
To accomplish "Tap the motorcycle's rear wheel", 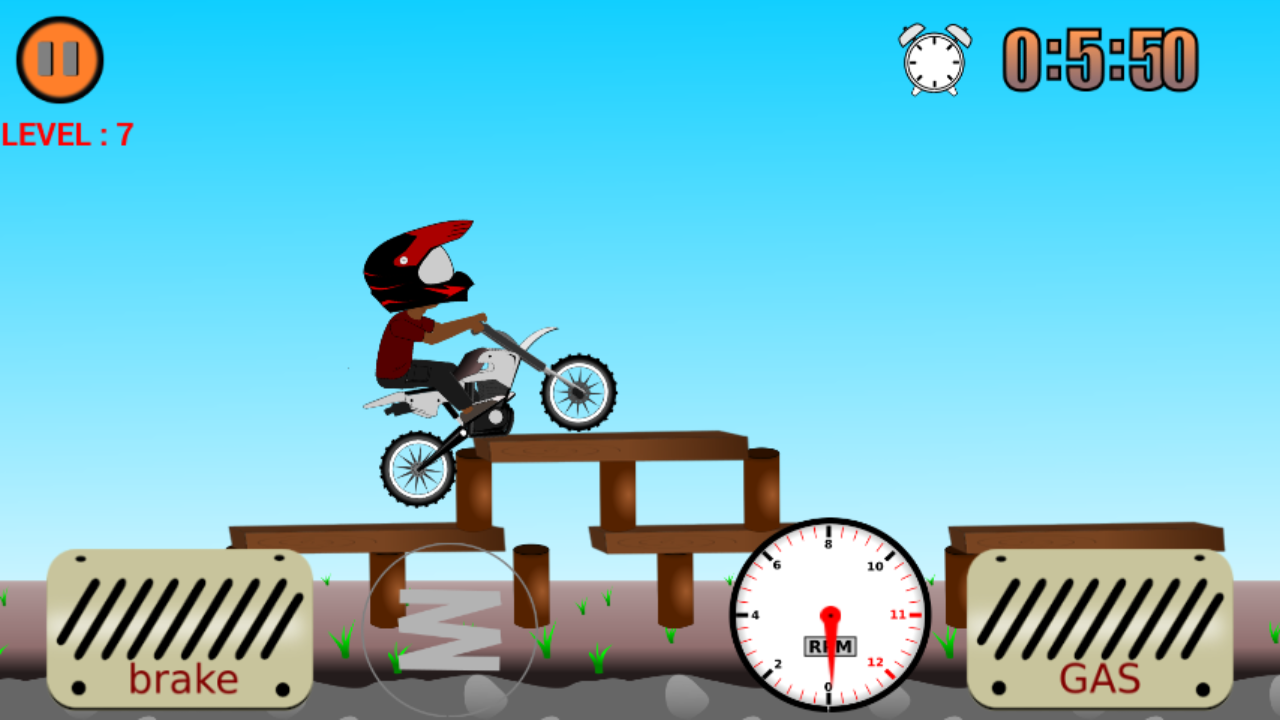I will pos(417,468).
